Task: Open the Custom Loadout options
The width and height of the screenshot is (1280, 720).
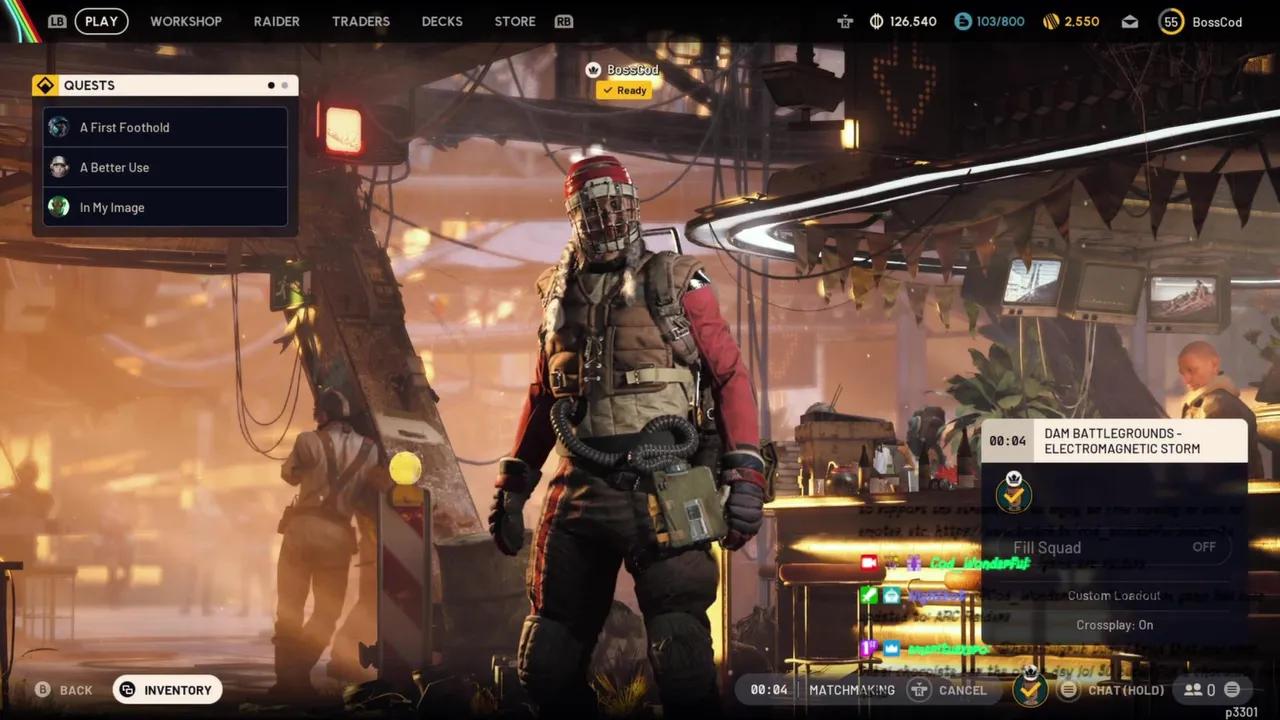Action: [1114, 595]
